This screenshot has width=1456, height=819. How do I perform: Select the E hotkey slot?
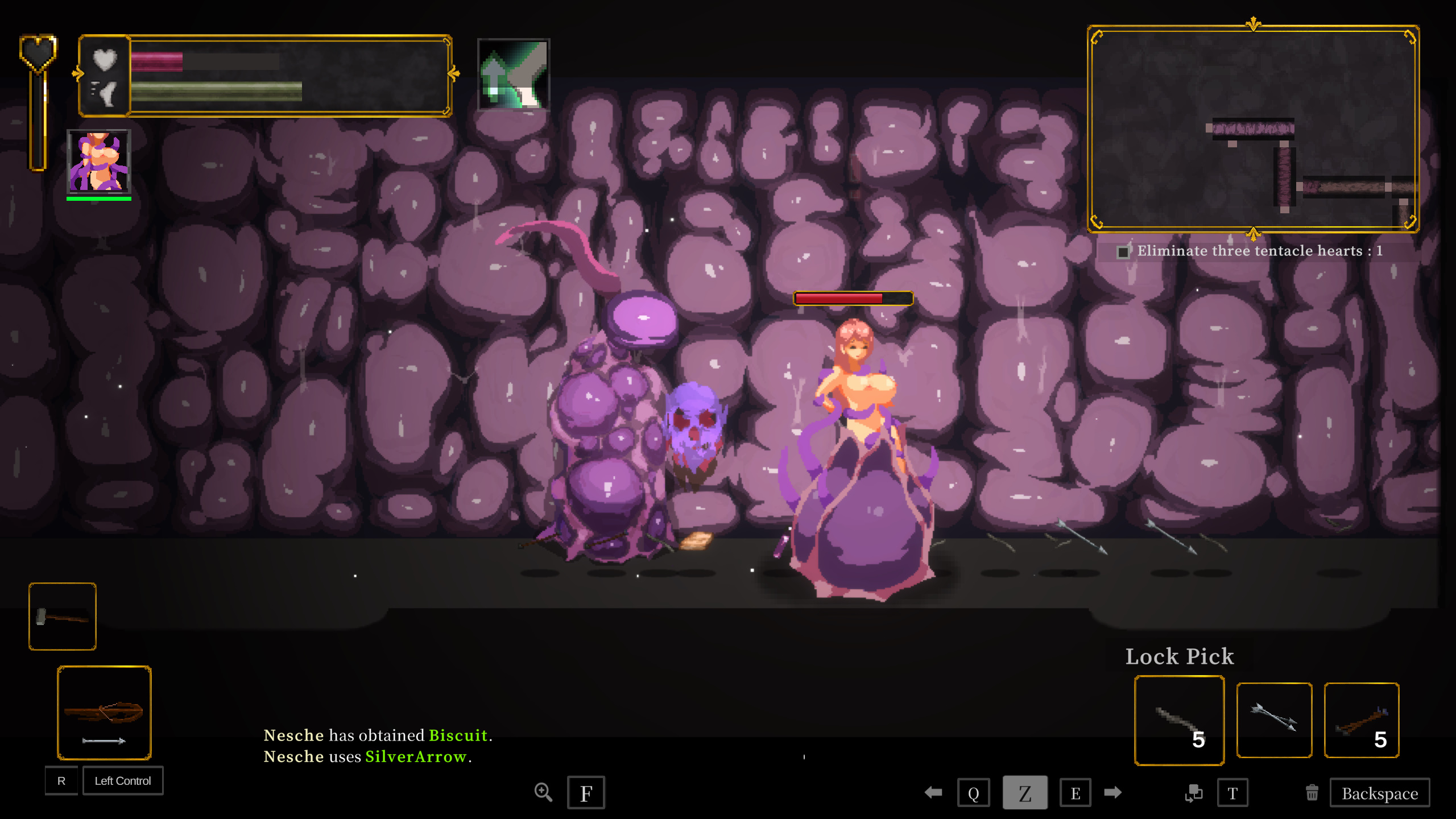[x=1076, y=792]
